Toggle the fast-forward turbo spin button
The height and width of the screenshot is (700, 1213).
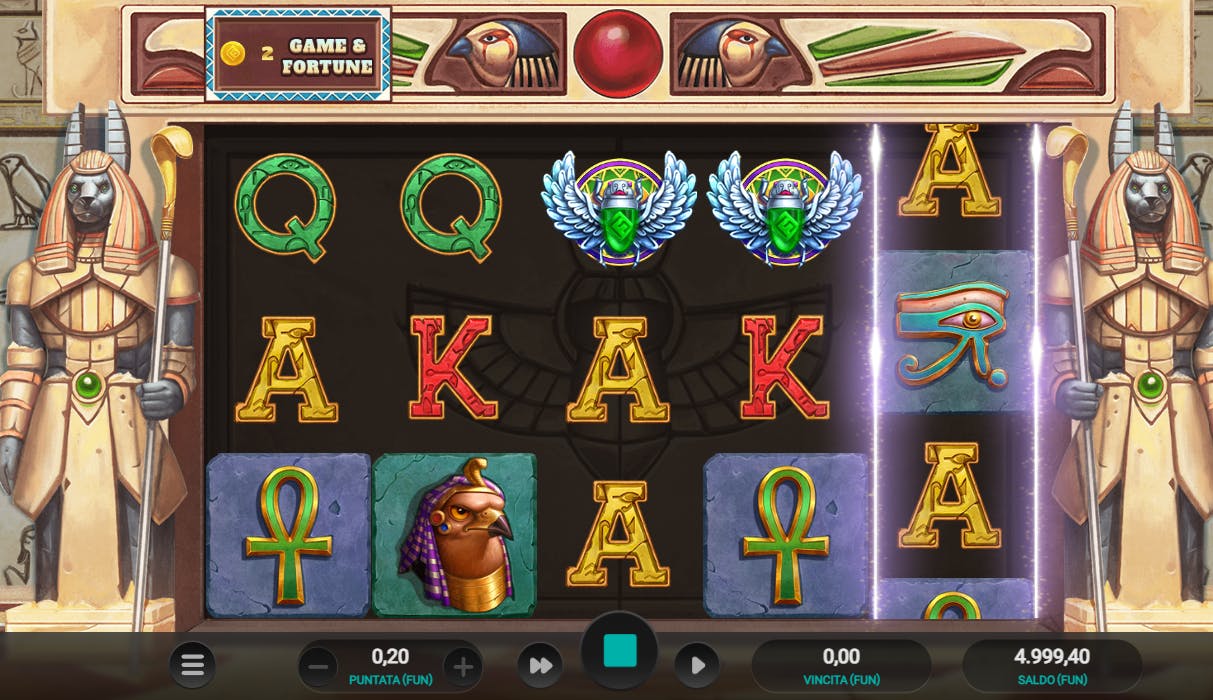pyautogui.click(x=540, y=666)
